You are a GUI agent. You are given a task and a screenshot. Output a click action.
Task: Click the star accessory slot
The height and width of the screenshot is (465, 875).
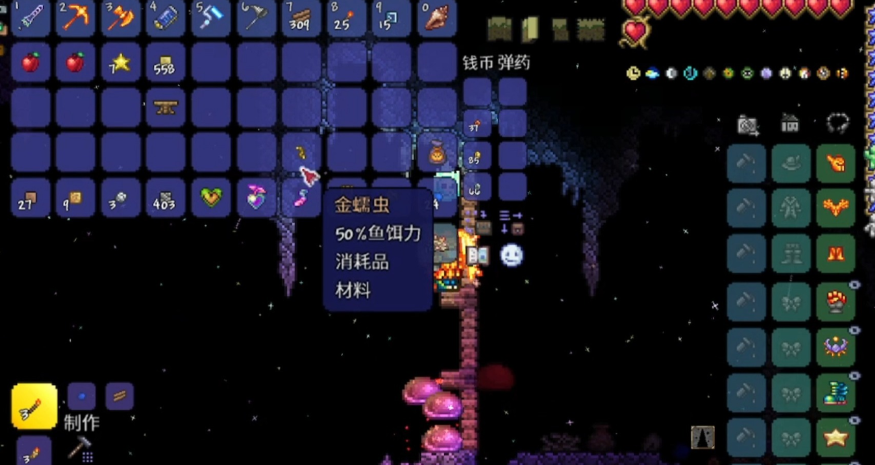point(835,437)
